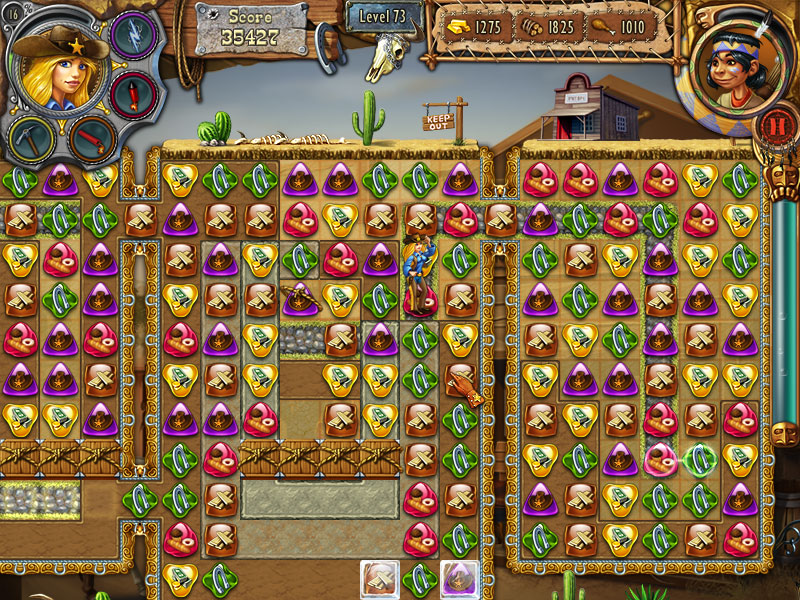Select the ice-framed purple sheriff hat tile

459,578
